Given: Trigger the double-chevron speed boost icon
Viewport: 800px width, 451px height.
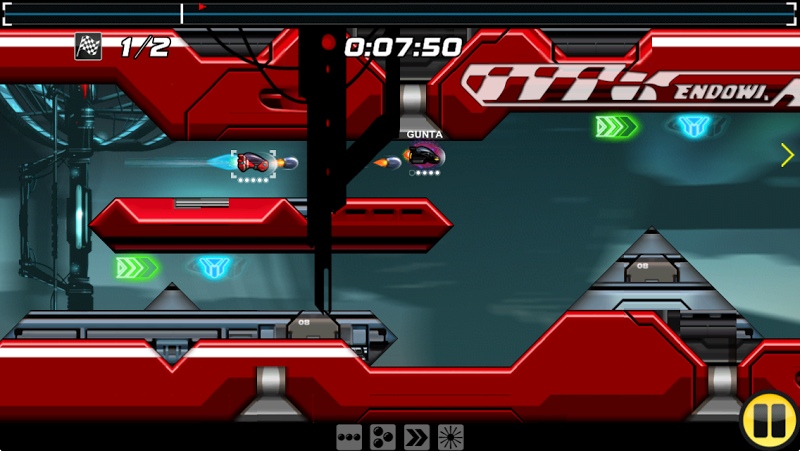Looking at the screenshot, I should coord(416,437).
